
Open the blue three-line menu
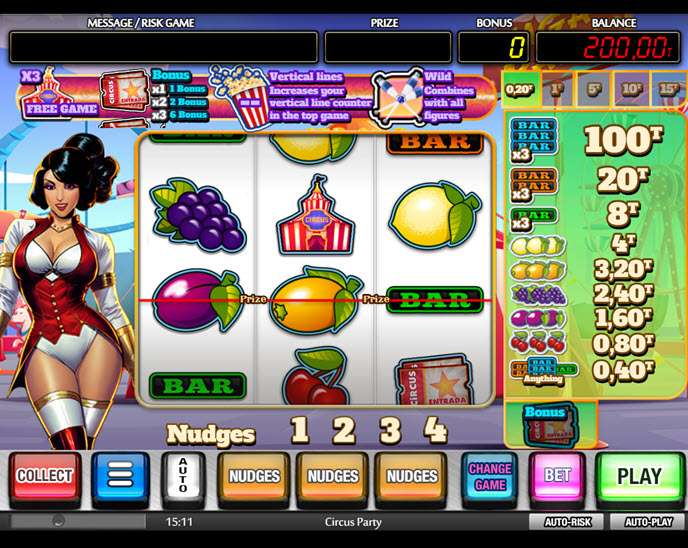coord(120,476)
